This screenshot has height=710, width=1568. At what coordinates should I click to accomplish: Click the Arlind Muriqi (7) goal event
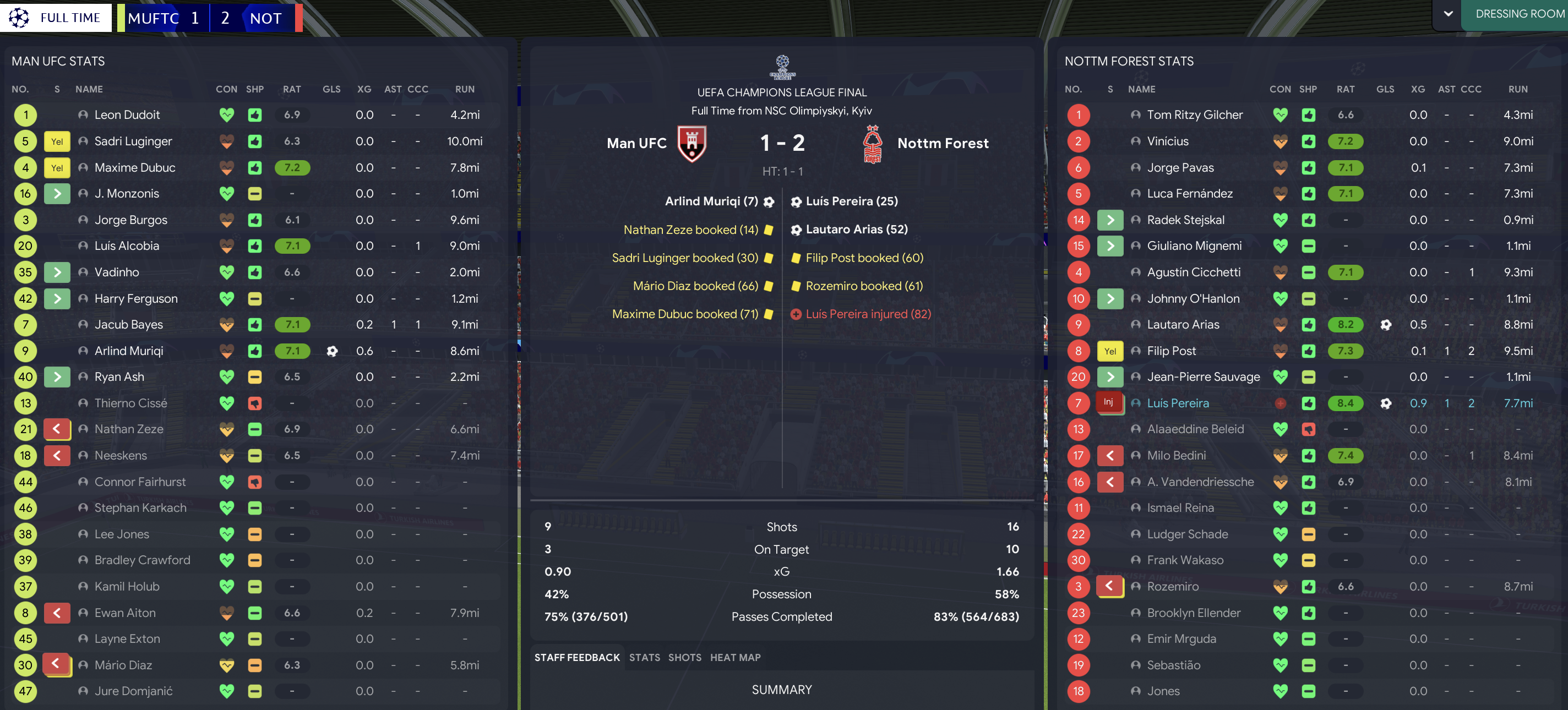click(711, 201)
